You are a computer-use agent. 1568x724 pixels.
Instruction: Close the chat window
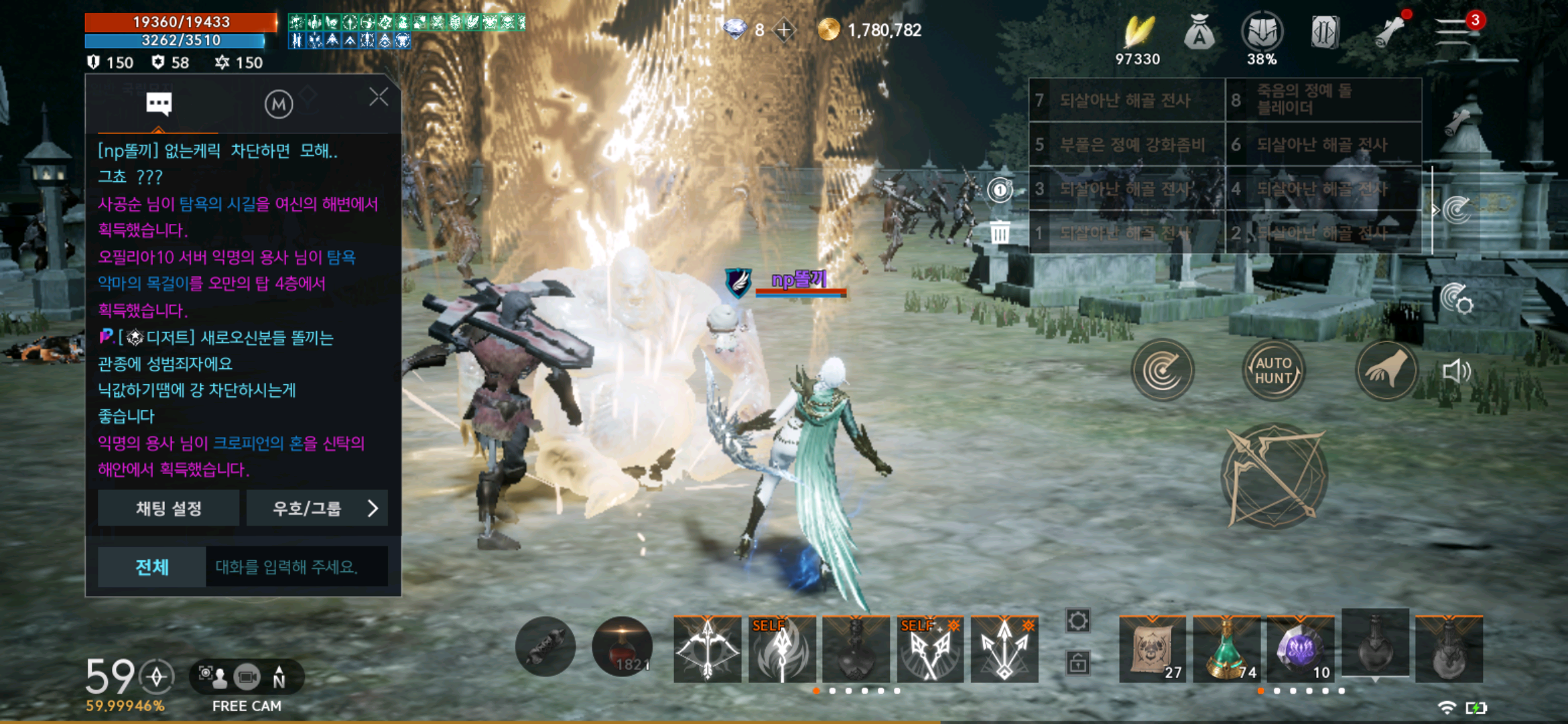pos(379,98)
